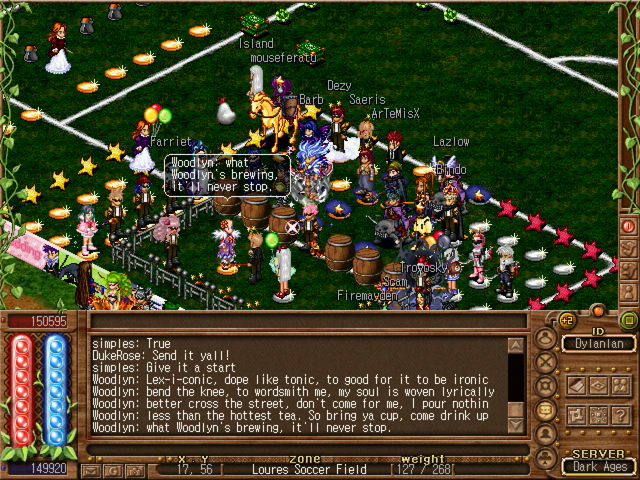Open the spells panel button
Screen dimensions: 640x480
pos(545,387)
